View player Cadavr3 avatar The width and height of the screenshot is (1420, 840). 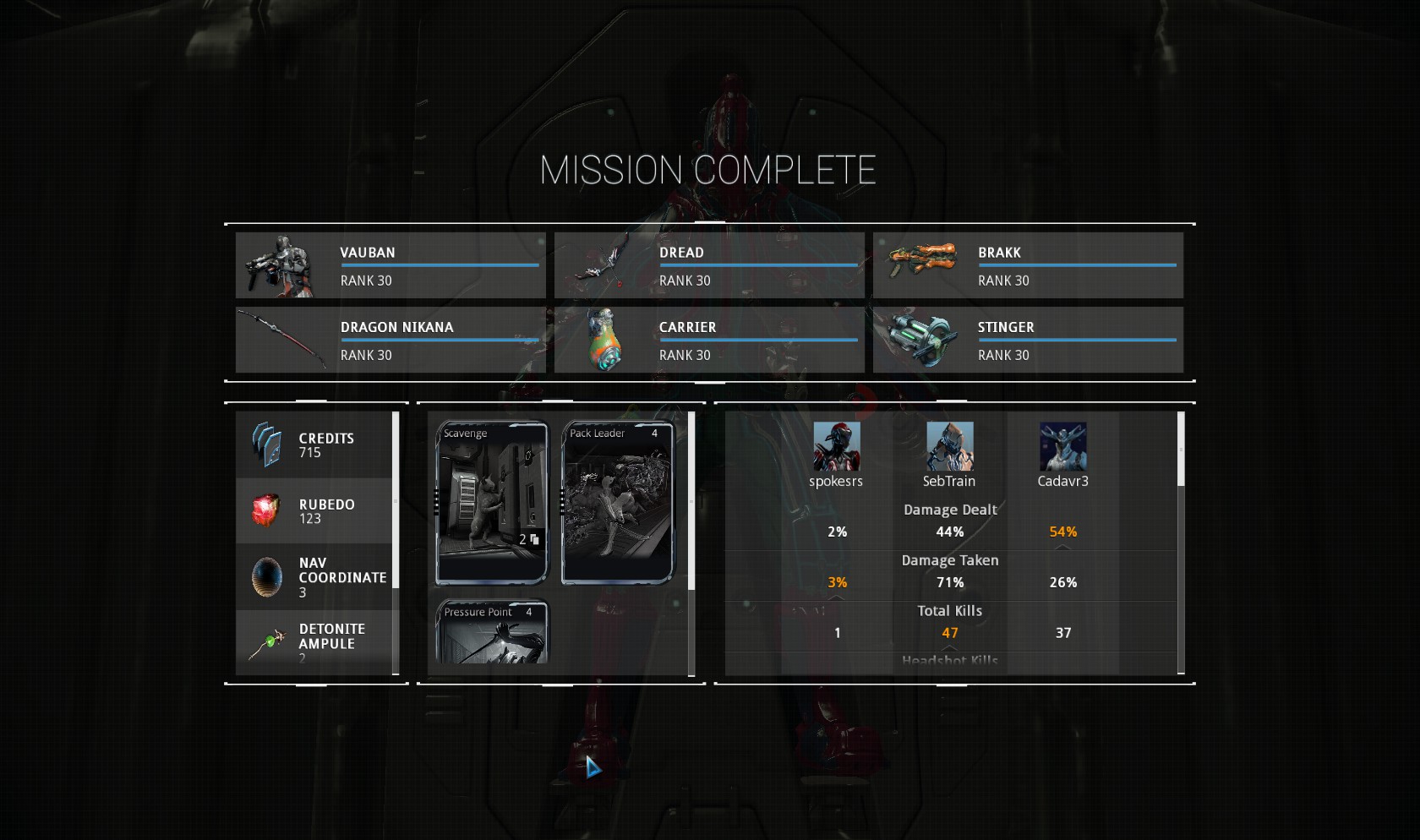1062,446
